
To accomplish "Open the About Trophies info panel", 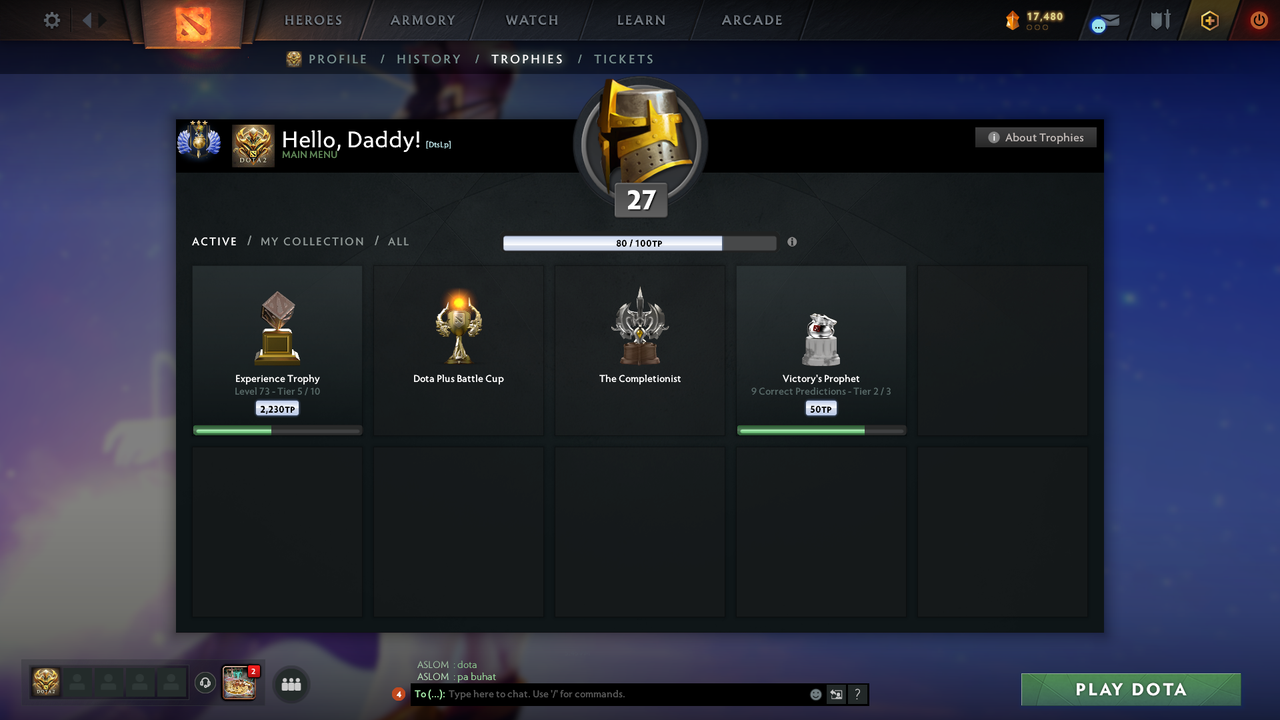I will 1035,137.
